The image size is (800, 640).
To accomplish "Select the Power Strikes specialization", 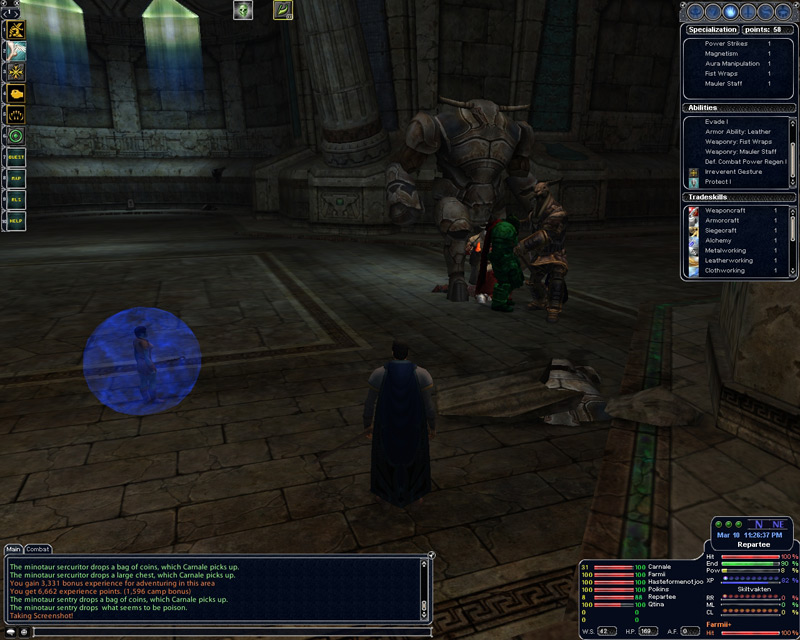I will (726, 44).
